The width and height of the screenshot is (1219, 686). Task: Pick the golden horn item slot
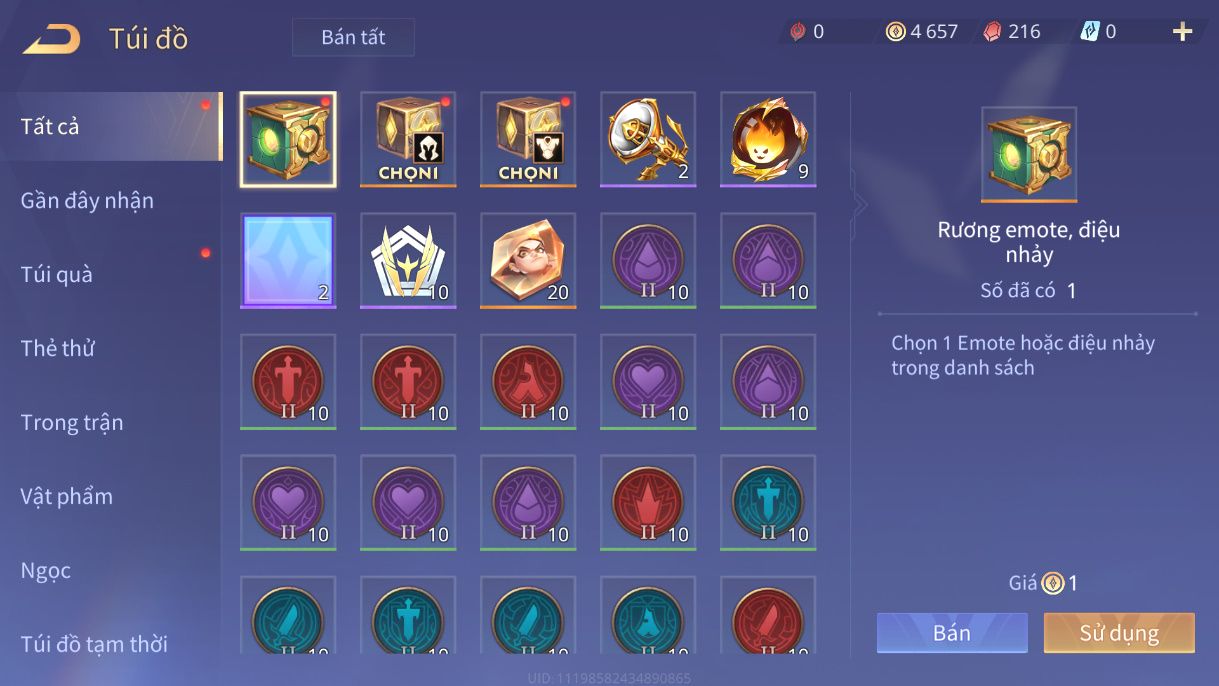pyautogui.click(x=648, y=140)
